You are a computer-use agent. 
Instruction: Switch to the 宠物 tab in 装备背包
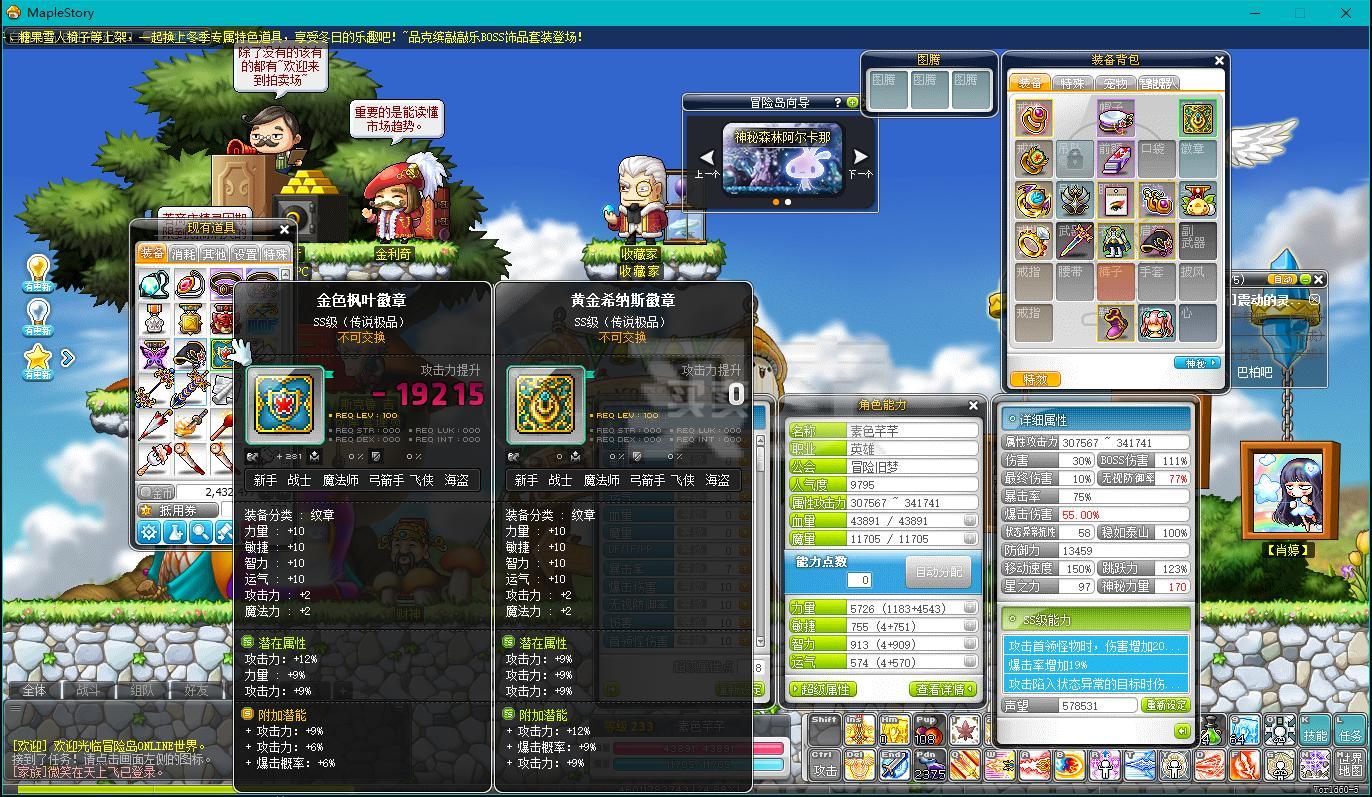coord(1115,83)
